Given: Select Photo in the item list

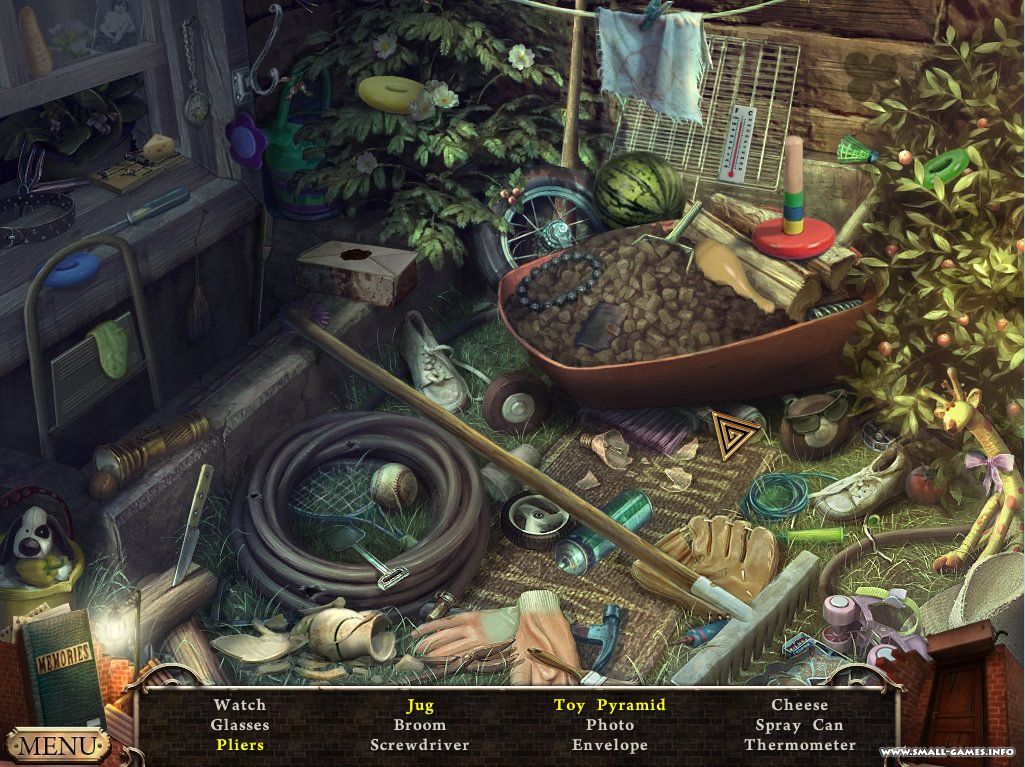Looking at the screenshot, I should pos(609,725).
